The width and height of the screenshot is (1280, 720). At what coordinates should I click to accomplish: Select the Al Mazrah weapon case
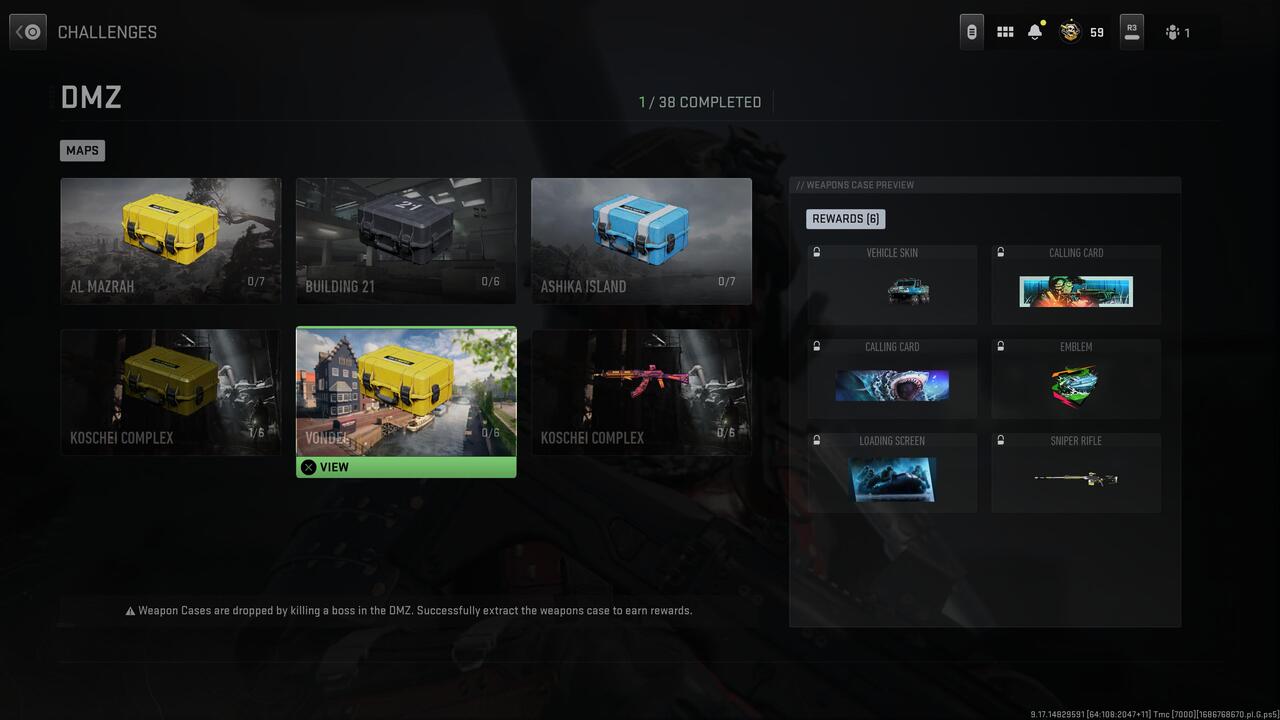pos(170,240)
